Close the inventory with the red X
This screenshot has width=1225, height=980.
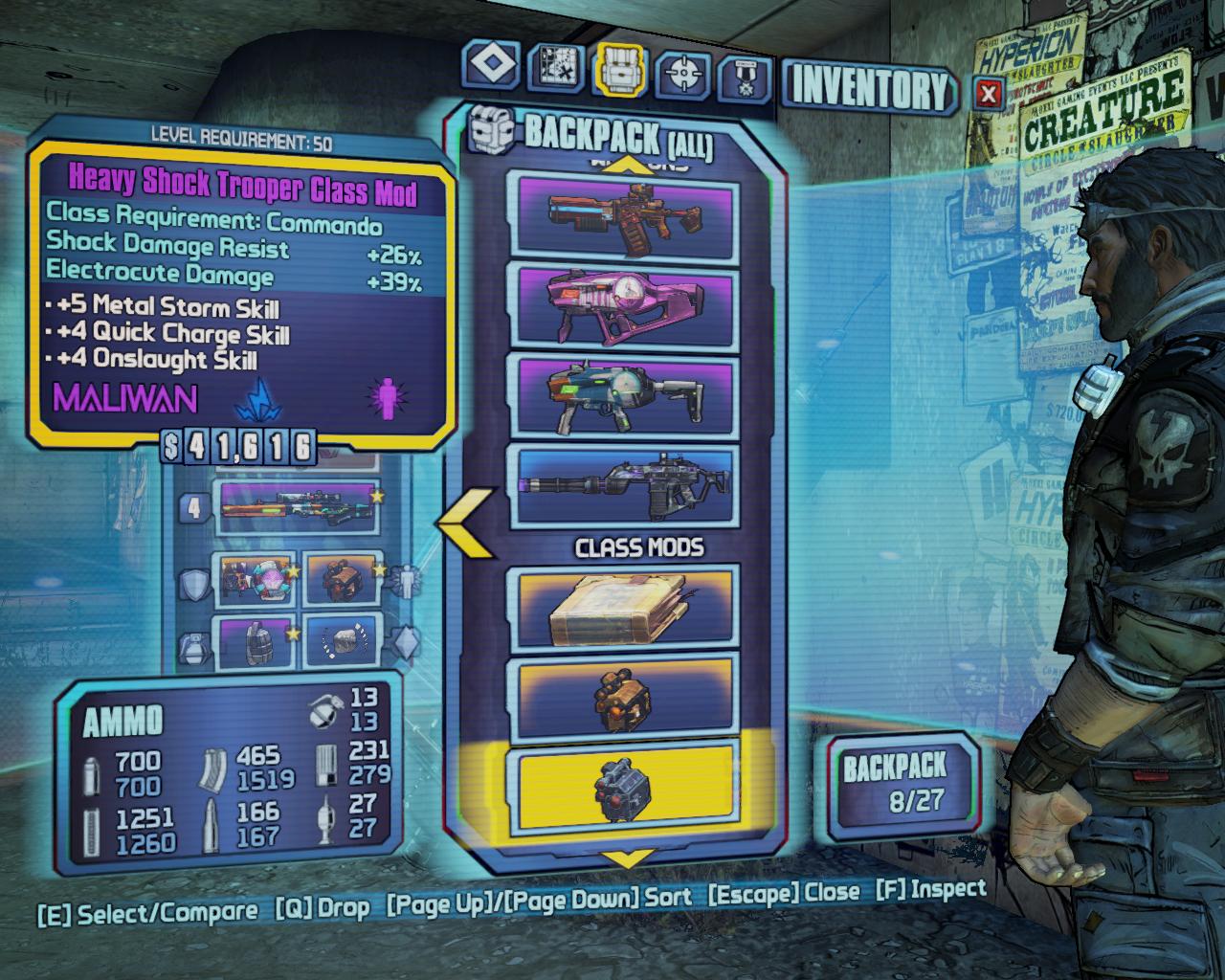990,93
